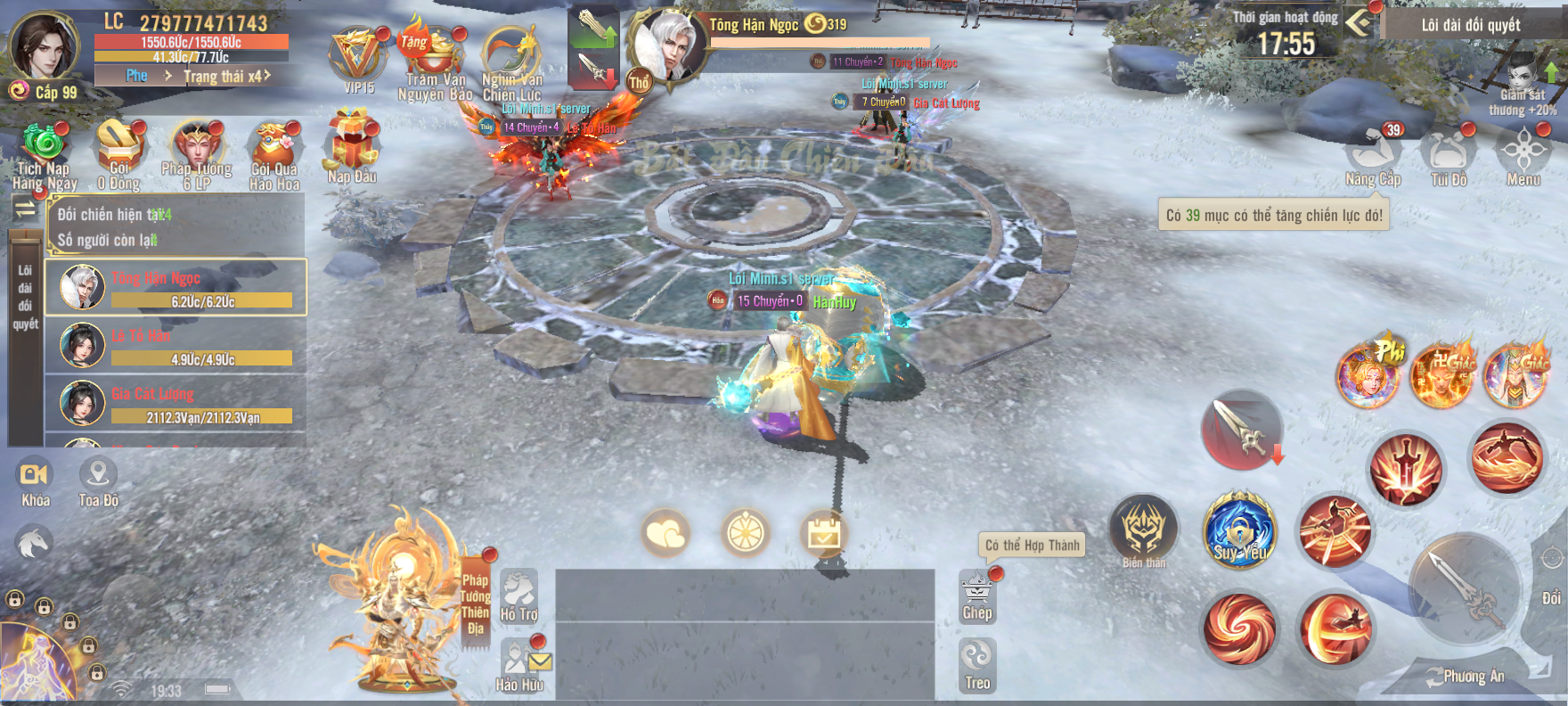Open the Treo auto-battle button
1568x706 pixels.
[977, 665]
